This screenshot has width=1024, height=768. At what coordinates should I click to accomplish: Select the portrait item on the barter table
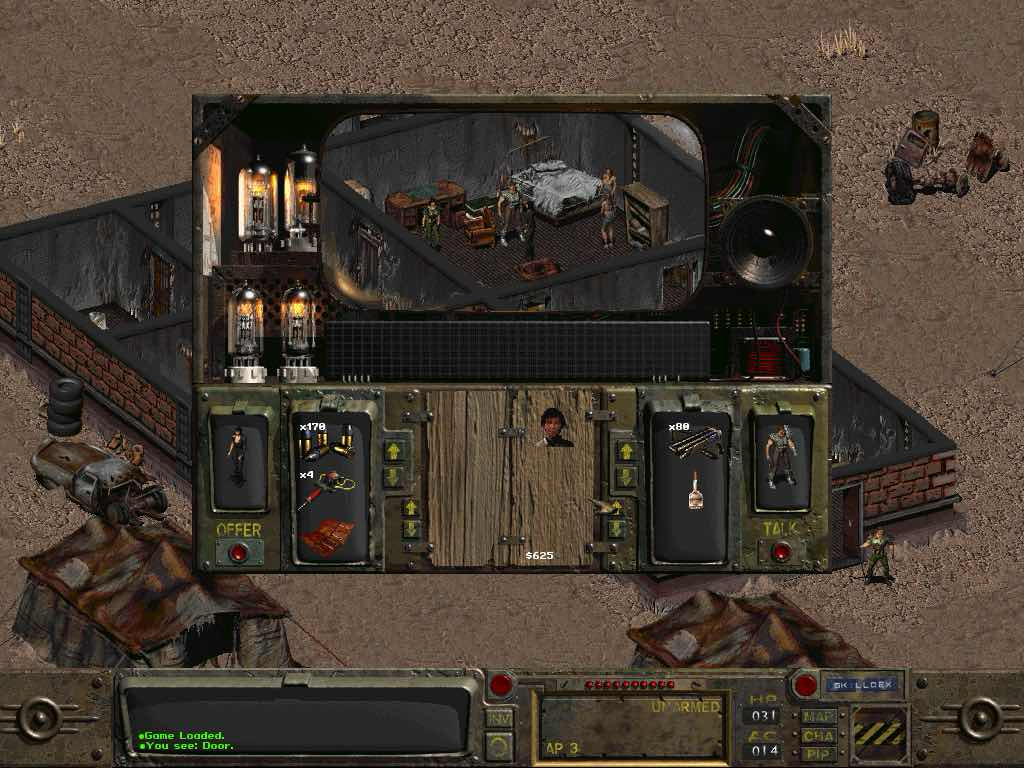click(555, 428)
